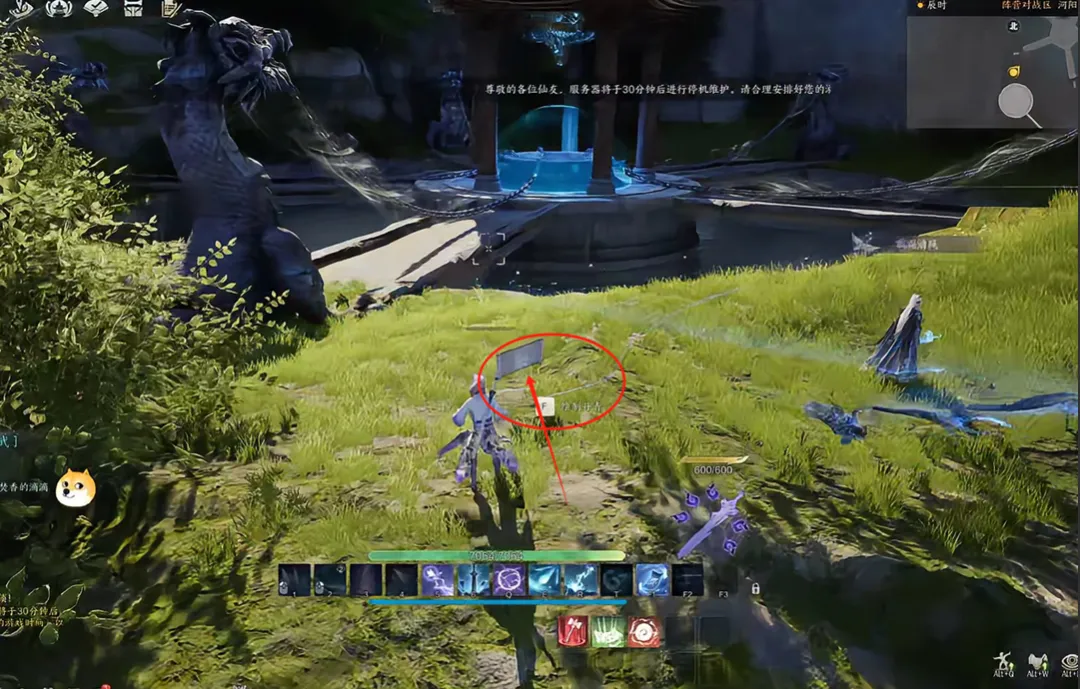The image size is (1080, 689).
Task: Open the Alt+W shortcut icon
Action: (1037, 662)
